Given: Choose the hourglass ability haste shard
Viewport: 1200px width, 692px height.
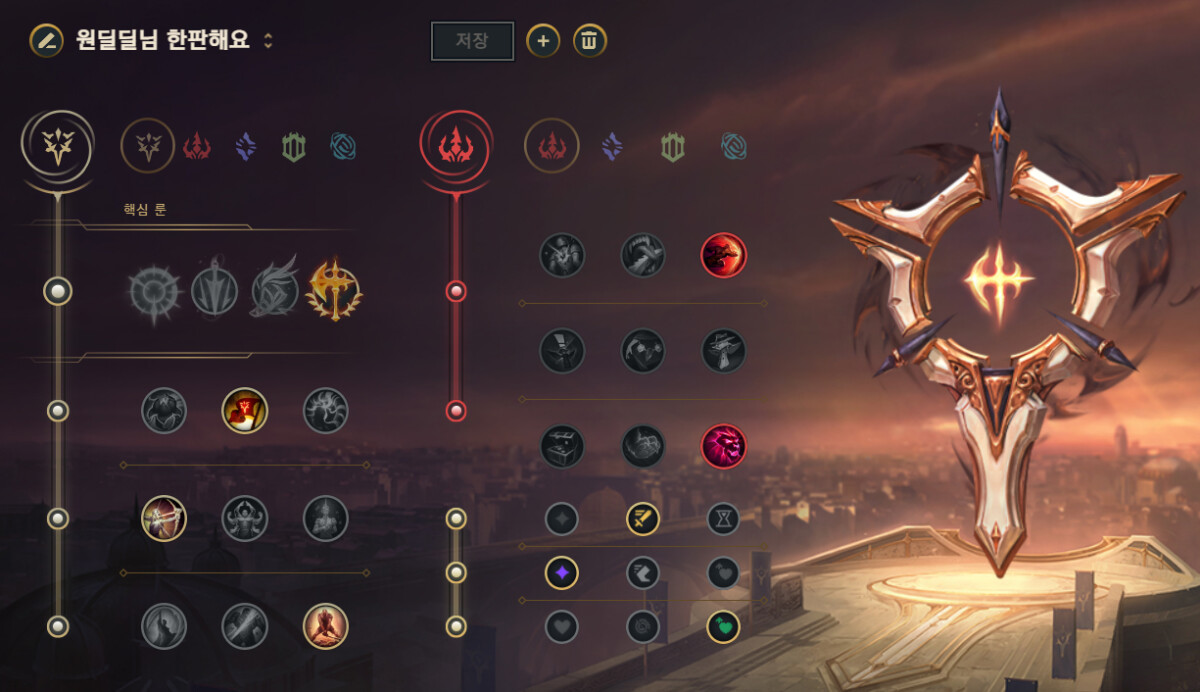Looking at the screenshot, I should pos(724,518).
